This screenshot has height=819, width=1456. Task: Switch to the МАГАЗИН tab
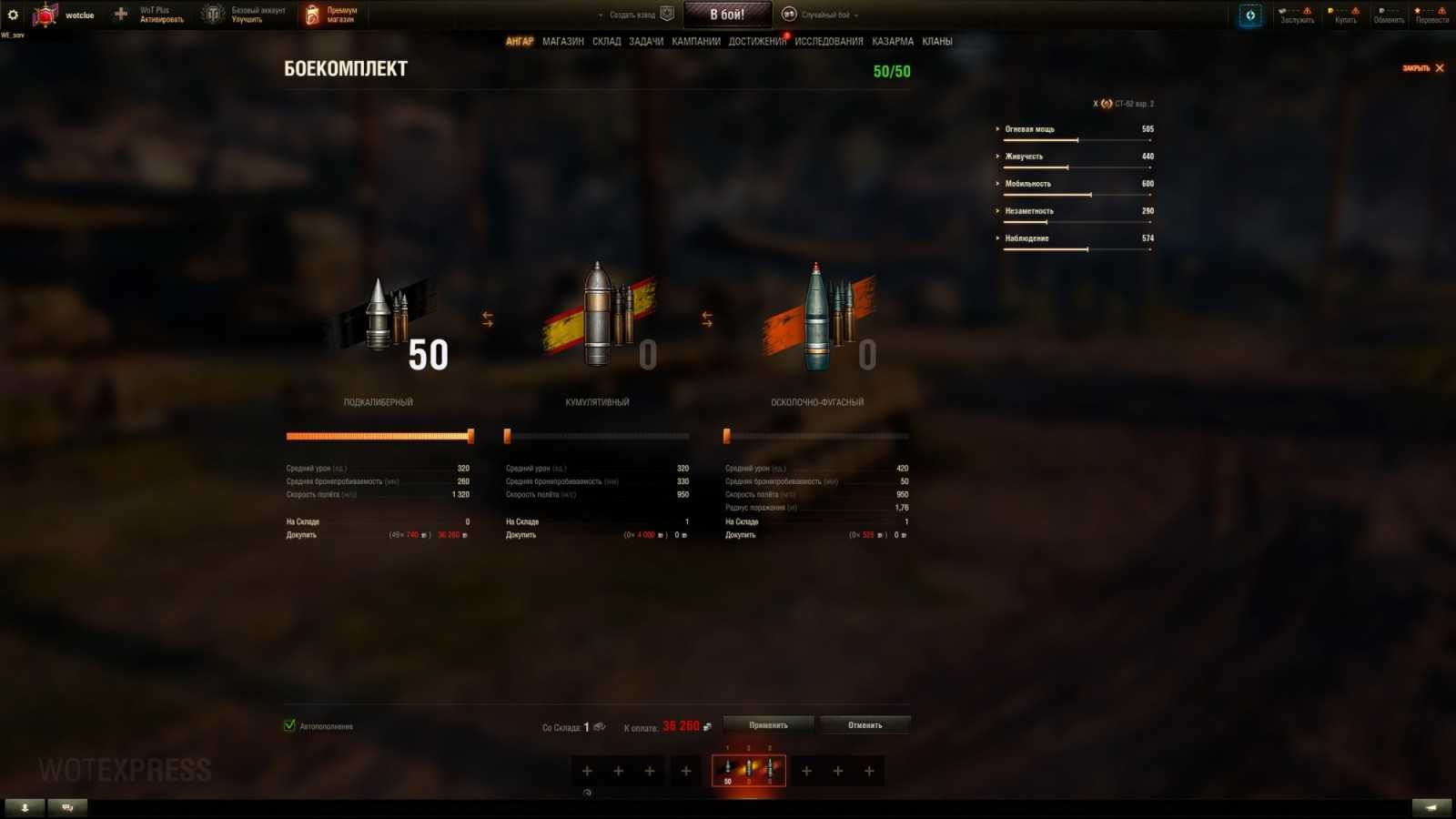click(x=561, y=41)
